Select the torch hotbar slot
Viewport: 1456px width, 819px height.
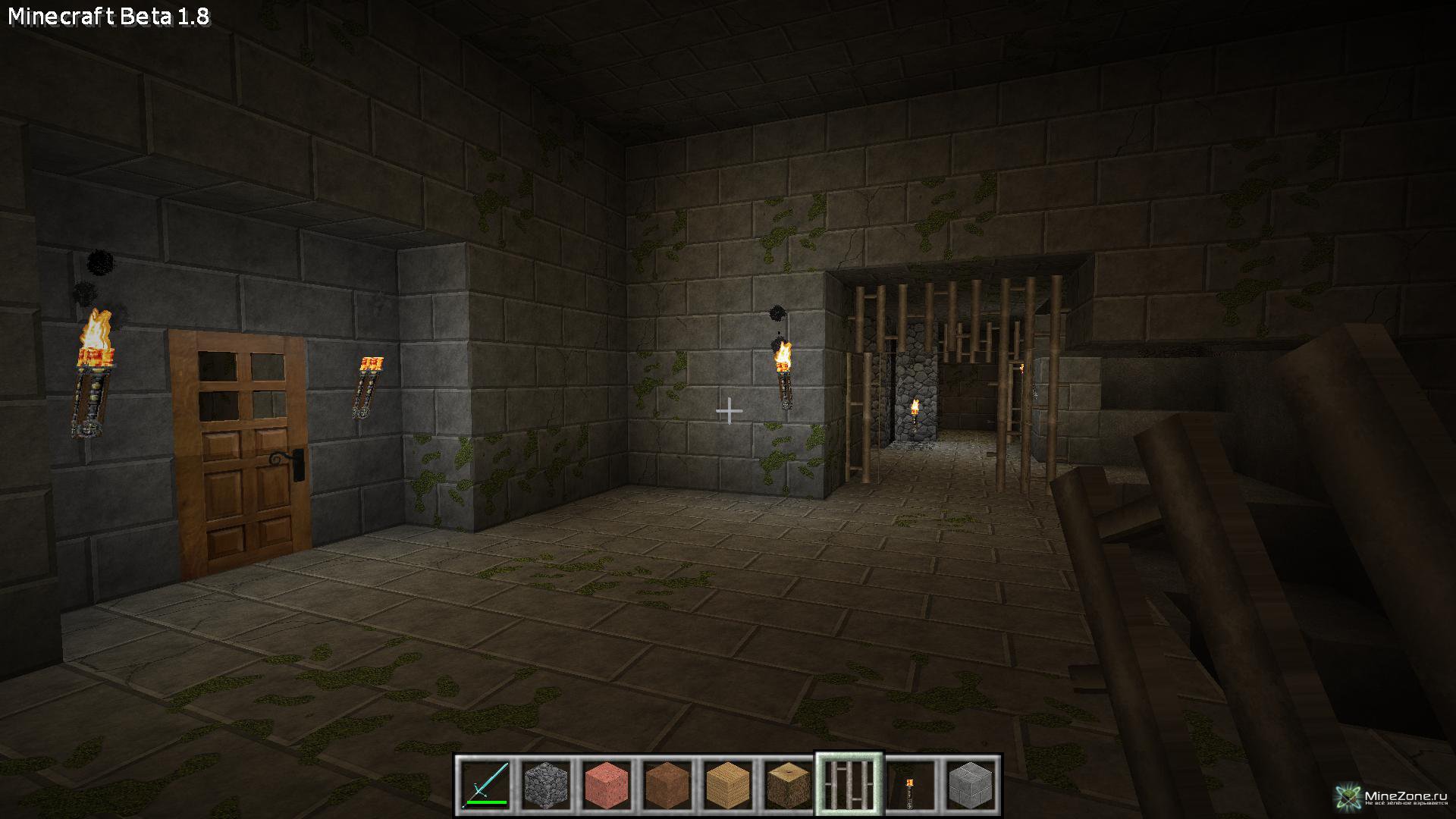910,785
